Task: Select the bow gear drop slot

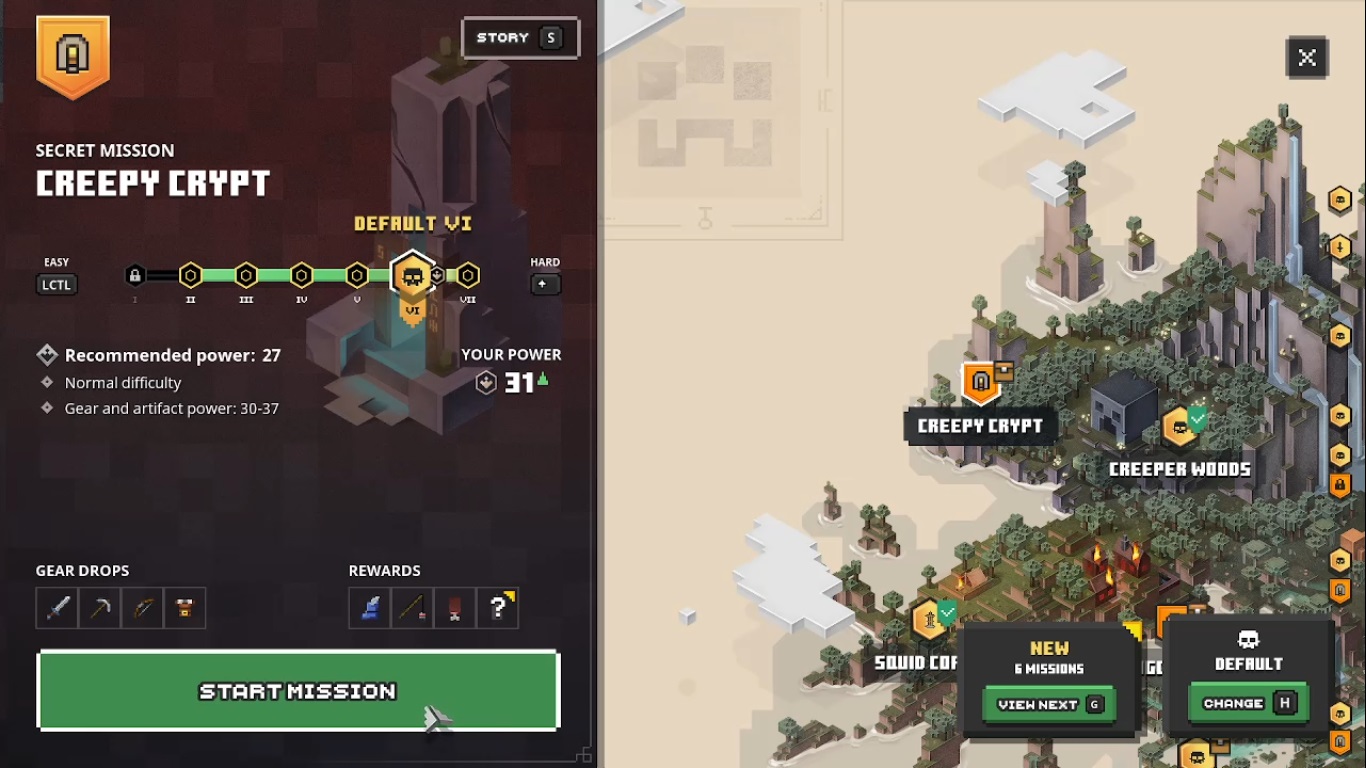Action: 142,608
